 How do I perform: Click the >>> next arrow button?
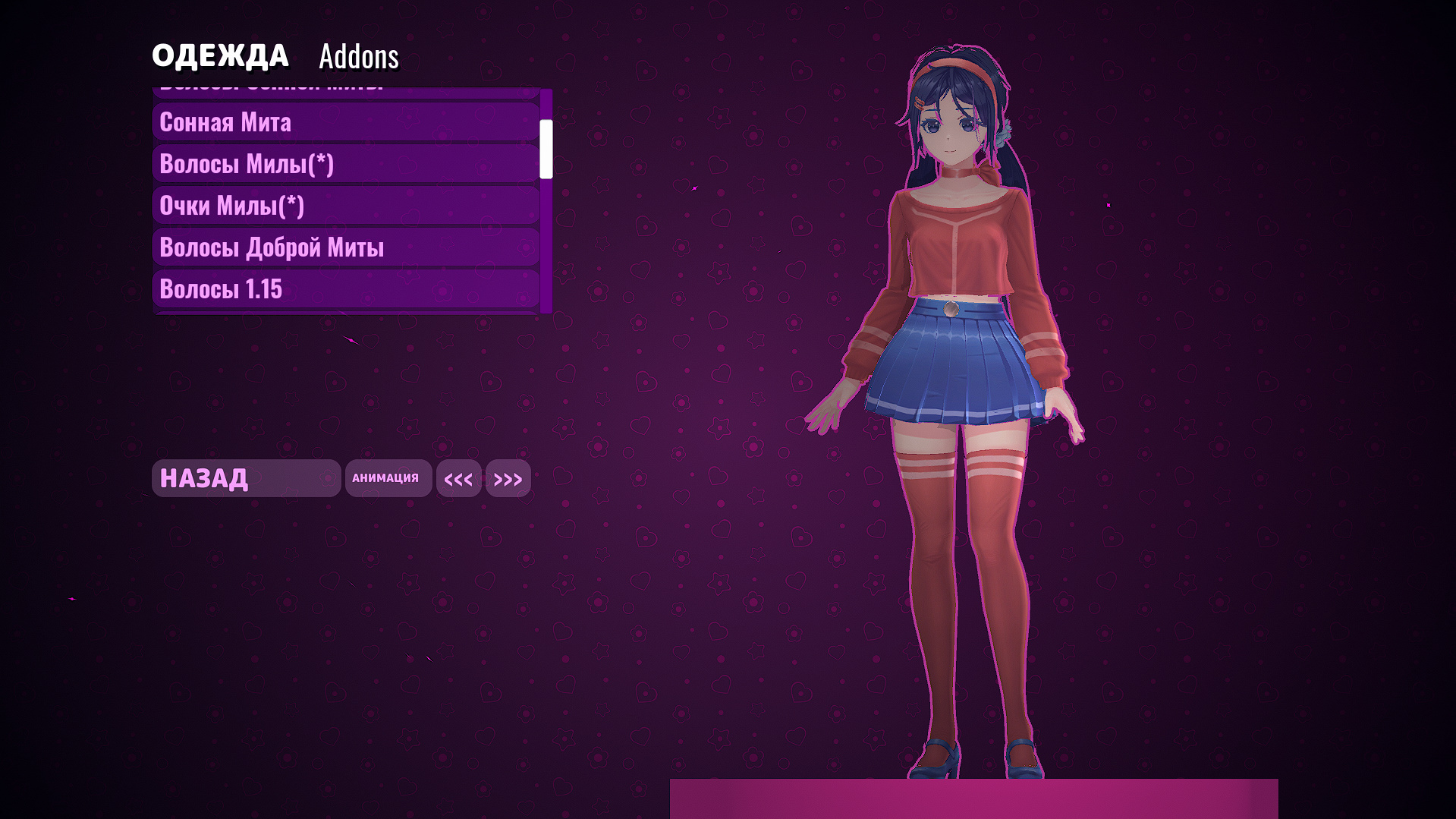(508, 479)
